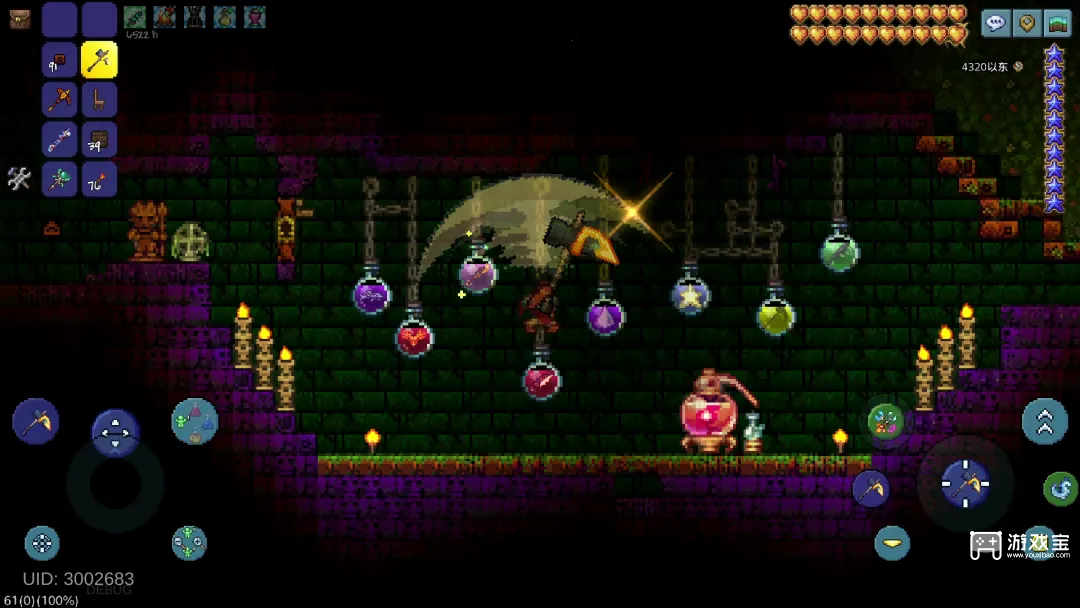Use the blue grappling hook button
Screen dimensions: 1080x608
click(1060, 489)
